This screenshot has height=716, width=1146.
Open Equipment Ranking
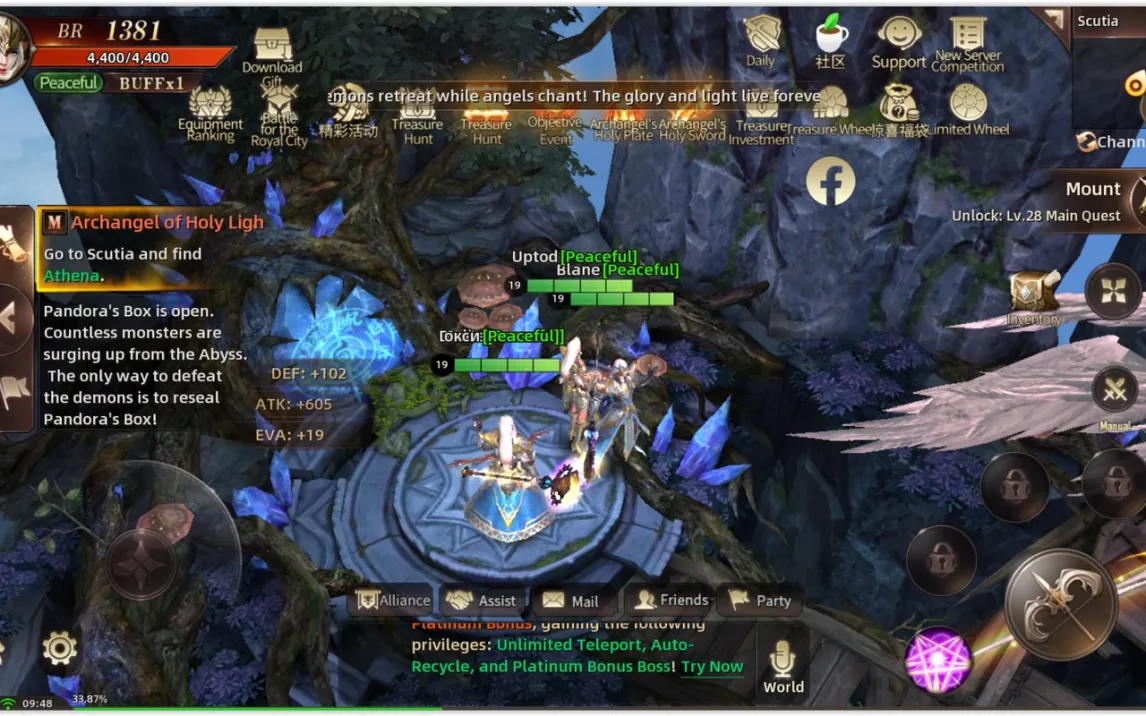tap(210, 112)
